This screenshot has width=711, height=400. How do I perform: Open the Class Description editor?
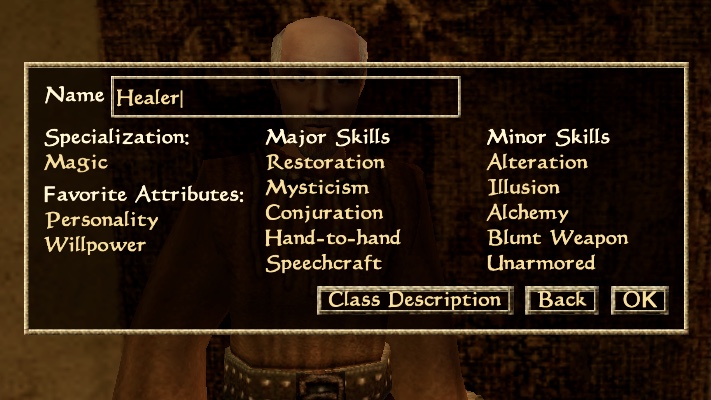click(x=414, y=300)
